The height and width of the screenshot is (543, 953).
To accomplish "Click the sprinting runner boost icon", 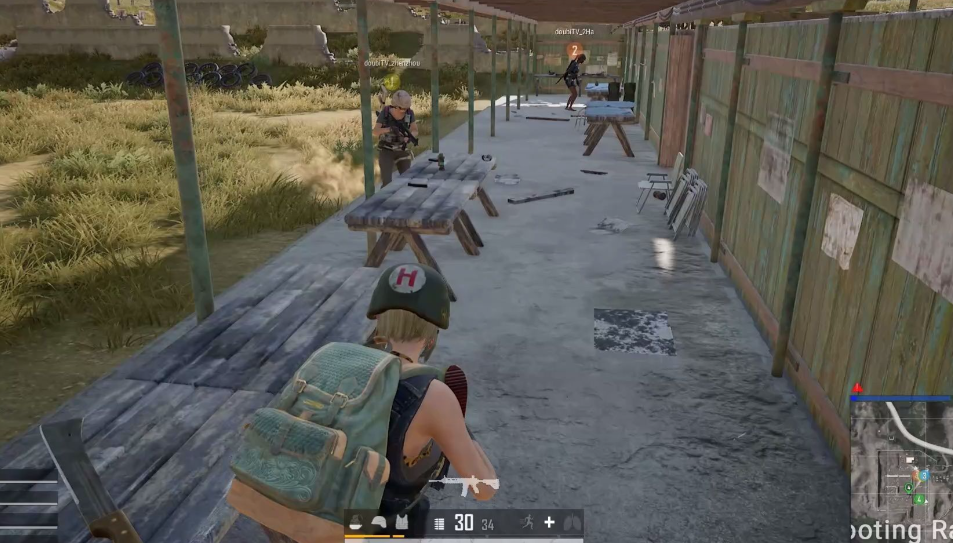I will [x=526, y=522].
